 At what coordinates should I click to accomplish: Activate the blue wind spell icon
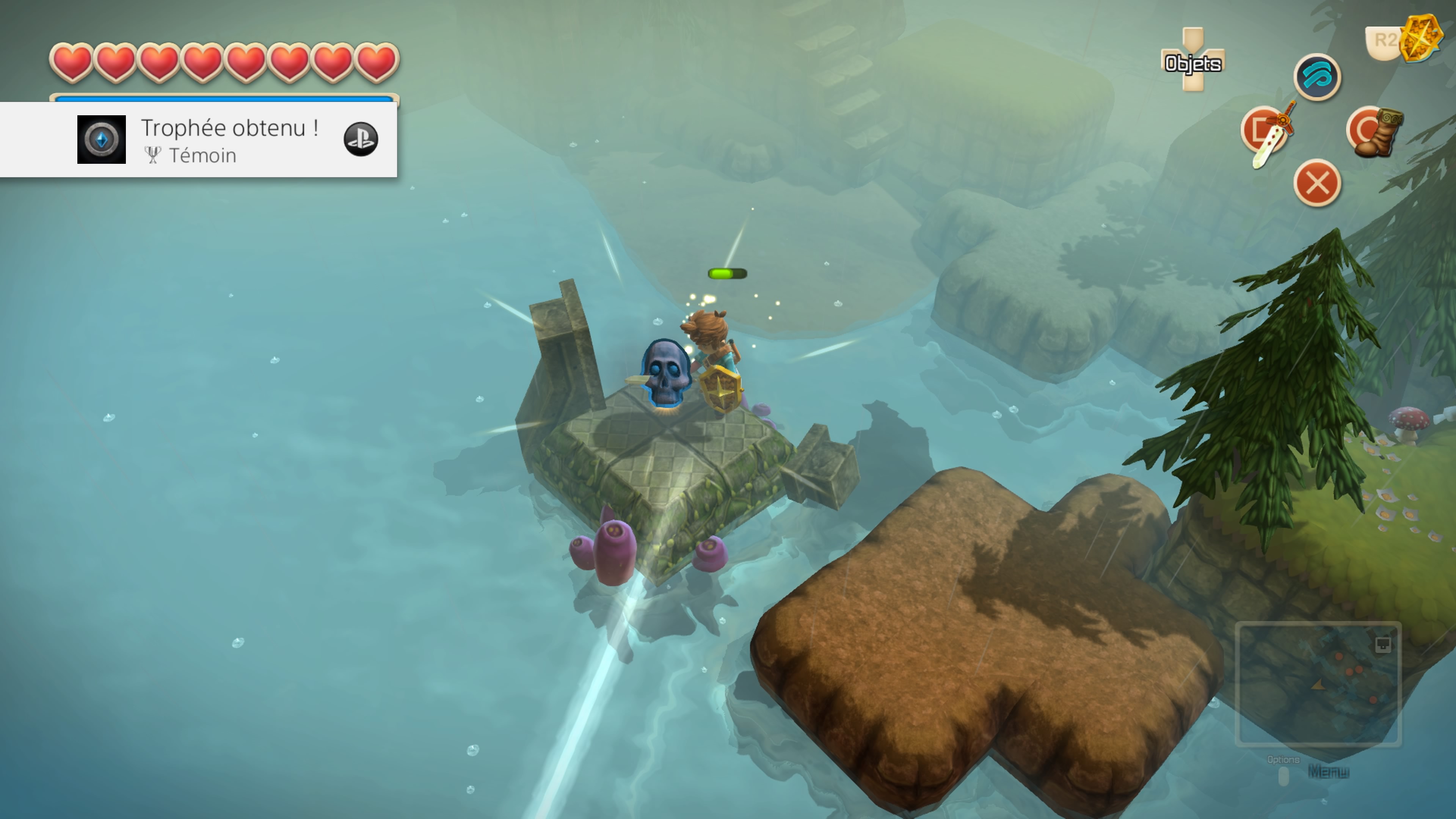coord(1317,77)
